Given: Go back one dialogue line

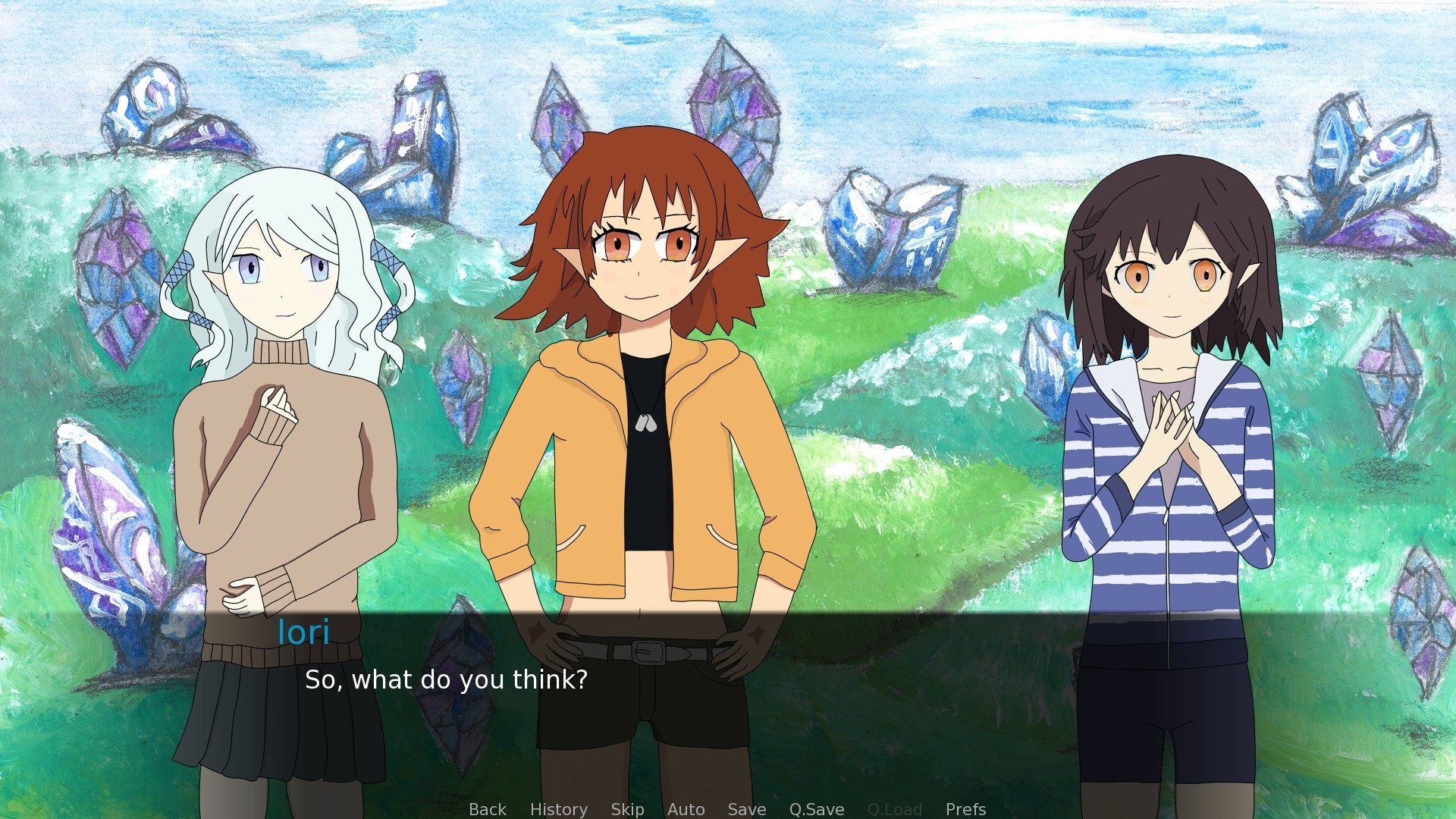Looking at the screenshot, I should pyautogui.click(x=487, y=809).
